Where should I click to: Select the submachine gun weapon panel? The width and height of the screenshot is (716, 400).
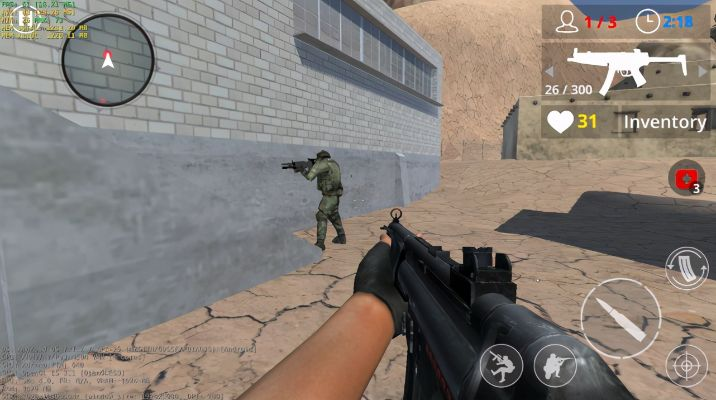pyautogui.click(x=625, y=70)
